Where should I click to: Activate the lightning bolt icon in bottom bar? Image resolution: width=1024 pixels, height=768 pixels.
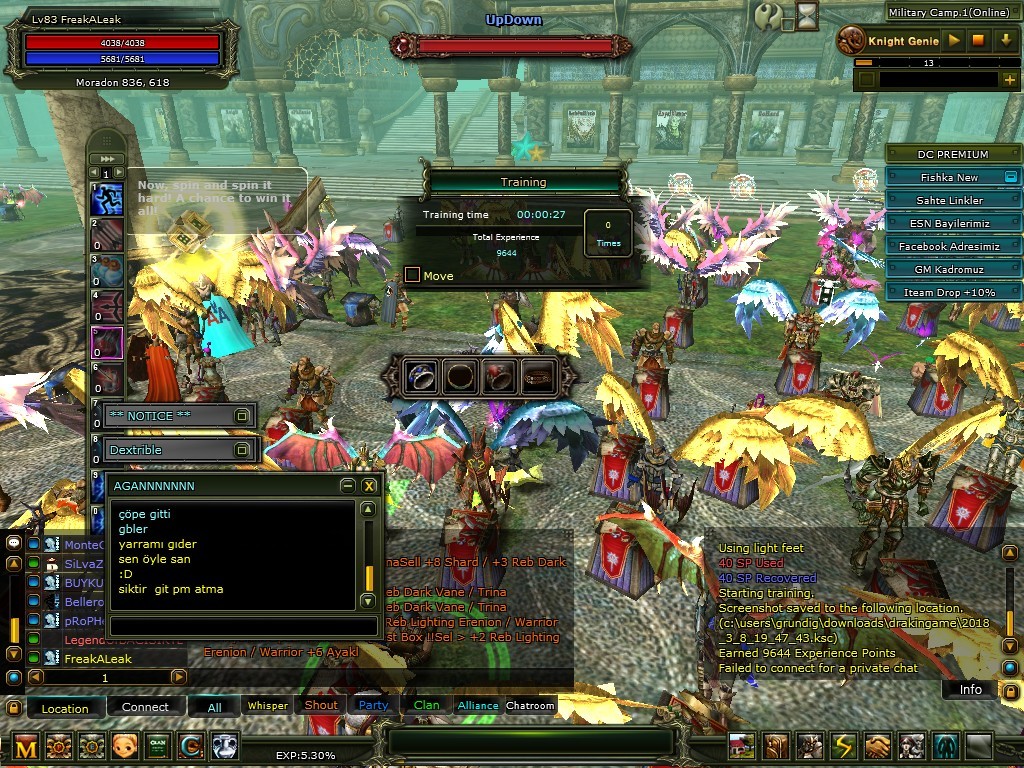[x=845, y=746]
